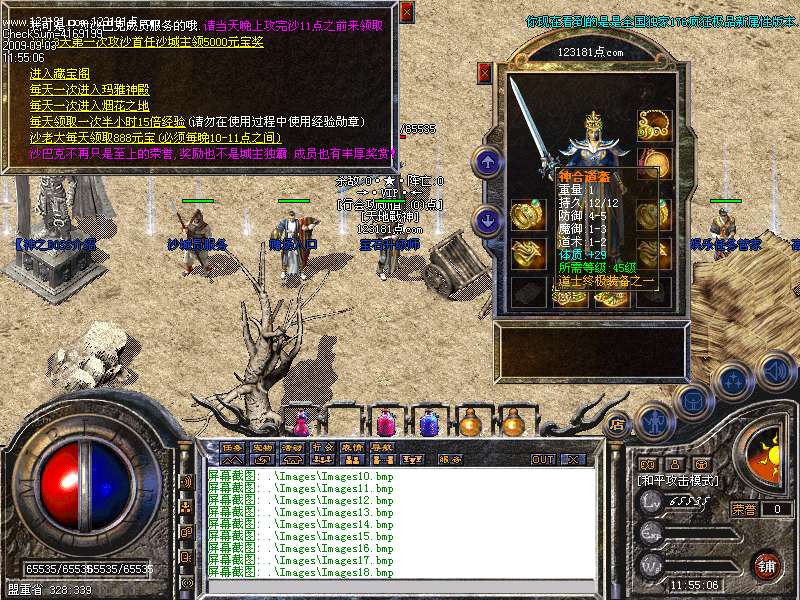This screenshot has height=600, width=800.
Task: Open the red 铺 stall button
Action: coord(766,566)
